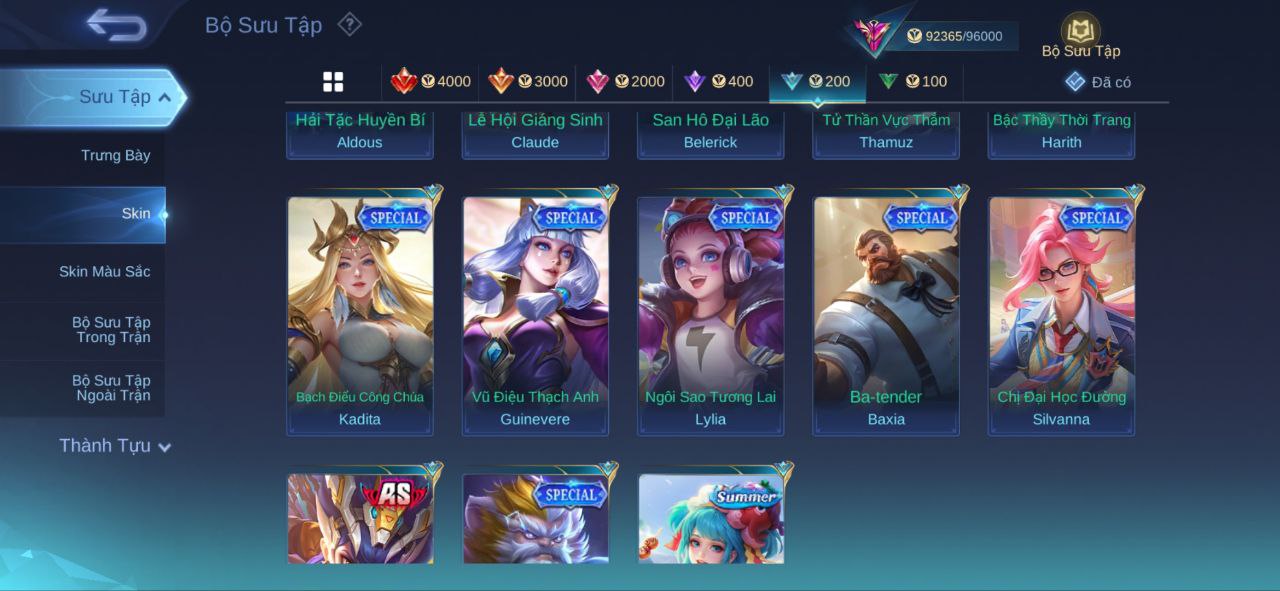1280x591 pixels.
Task: Toggle the Đã có owned filter
Action: coord(1098,82)
